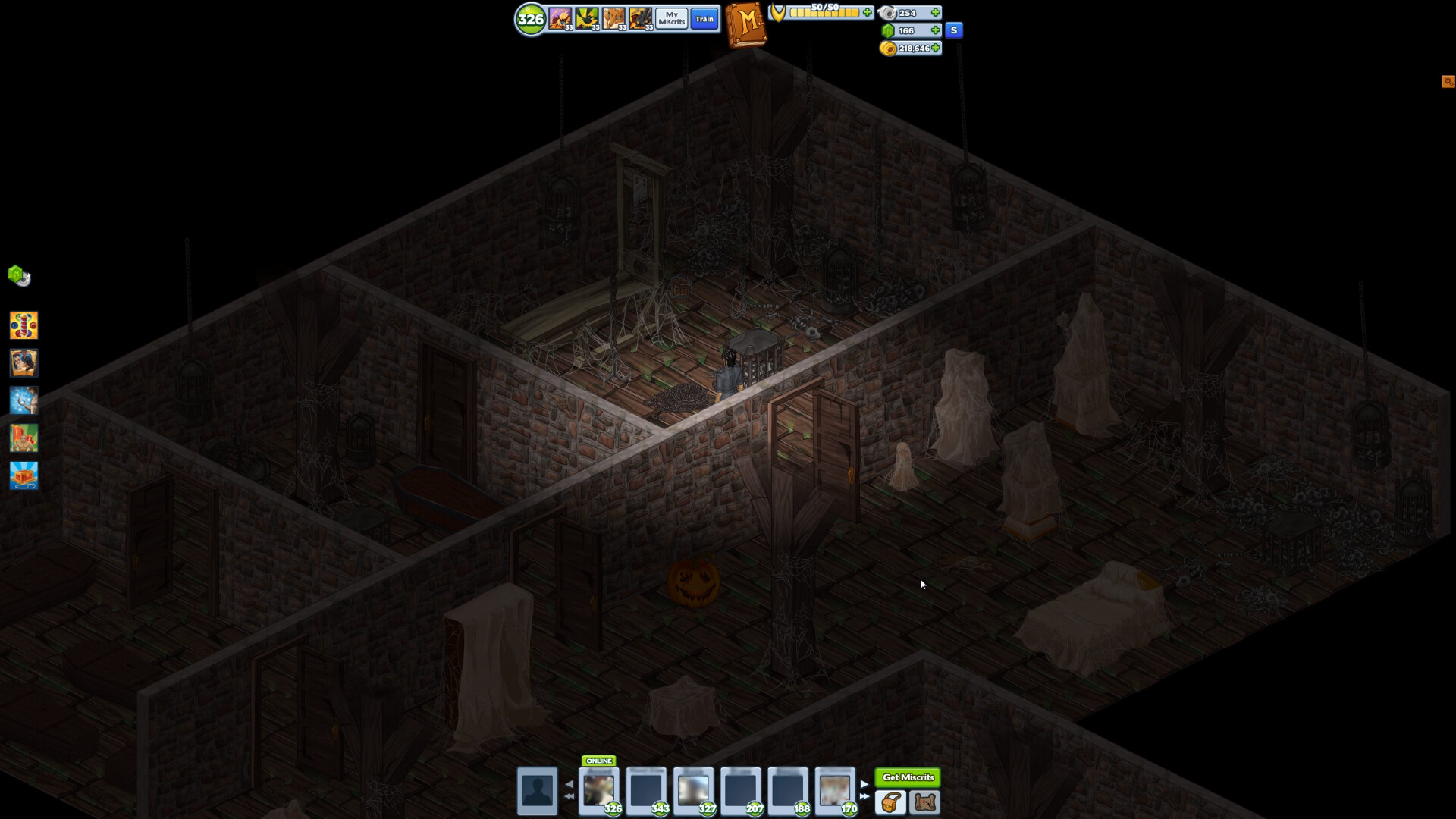Image resolution: width=1456 pixels, height=819 pixels.
Task: Open the satchel bag inventory
Action: 891,802
